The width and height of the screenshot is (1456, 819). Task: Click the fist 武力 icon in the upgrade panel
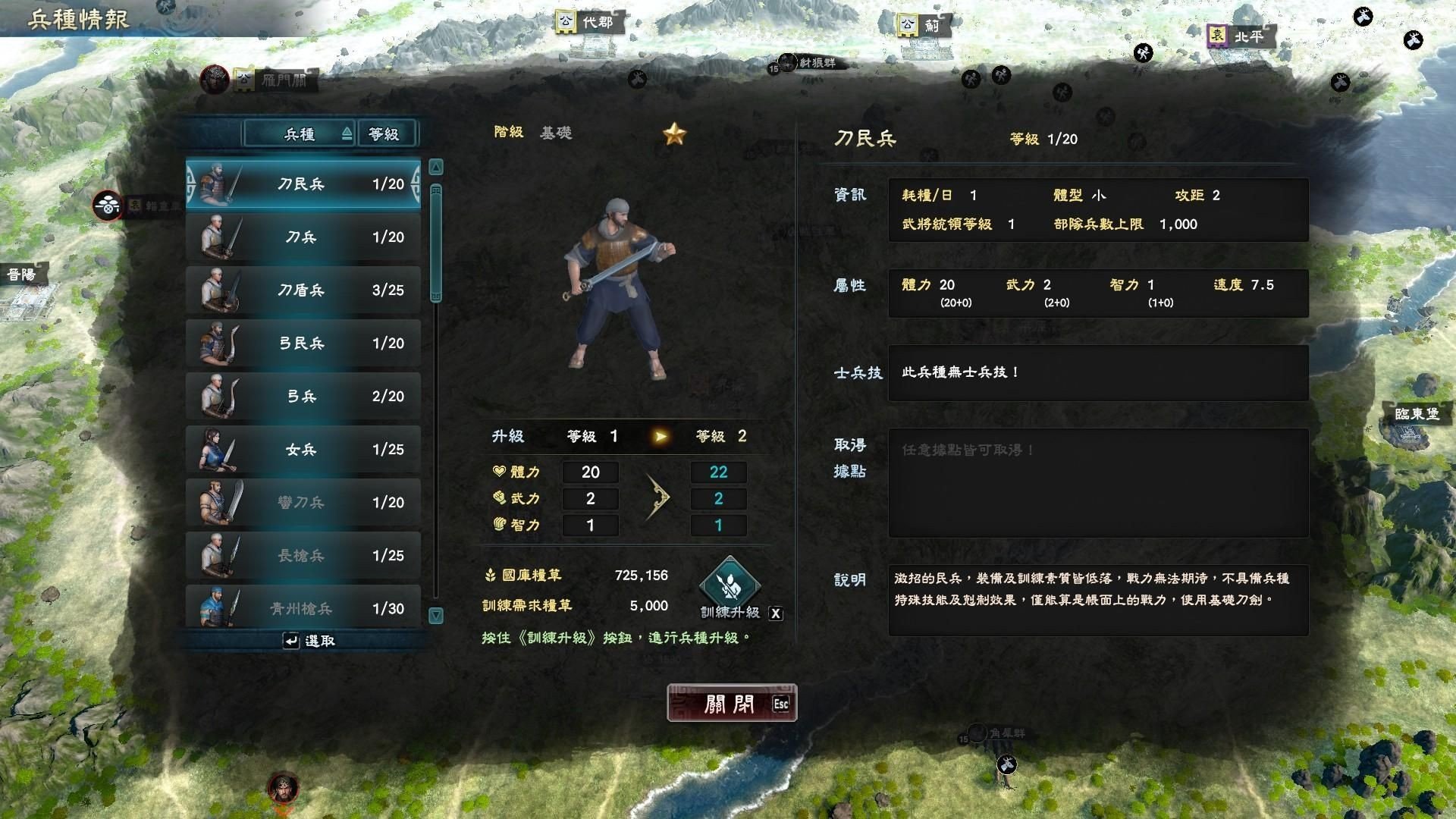[x=499, y=498]
